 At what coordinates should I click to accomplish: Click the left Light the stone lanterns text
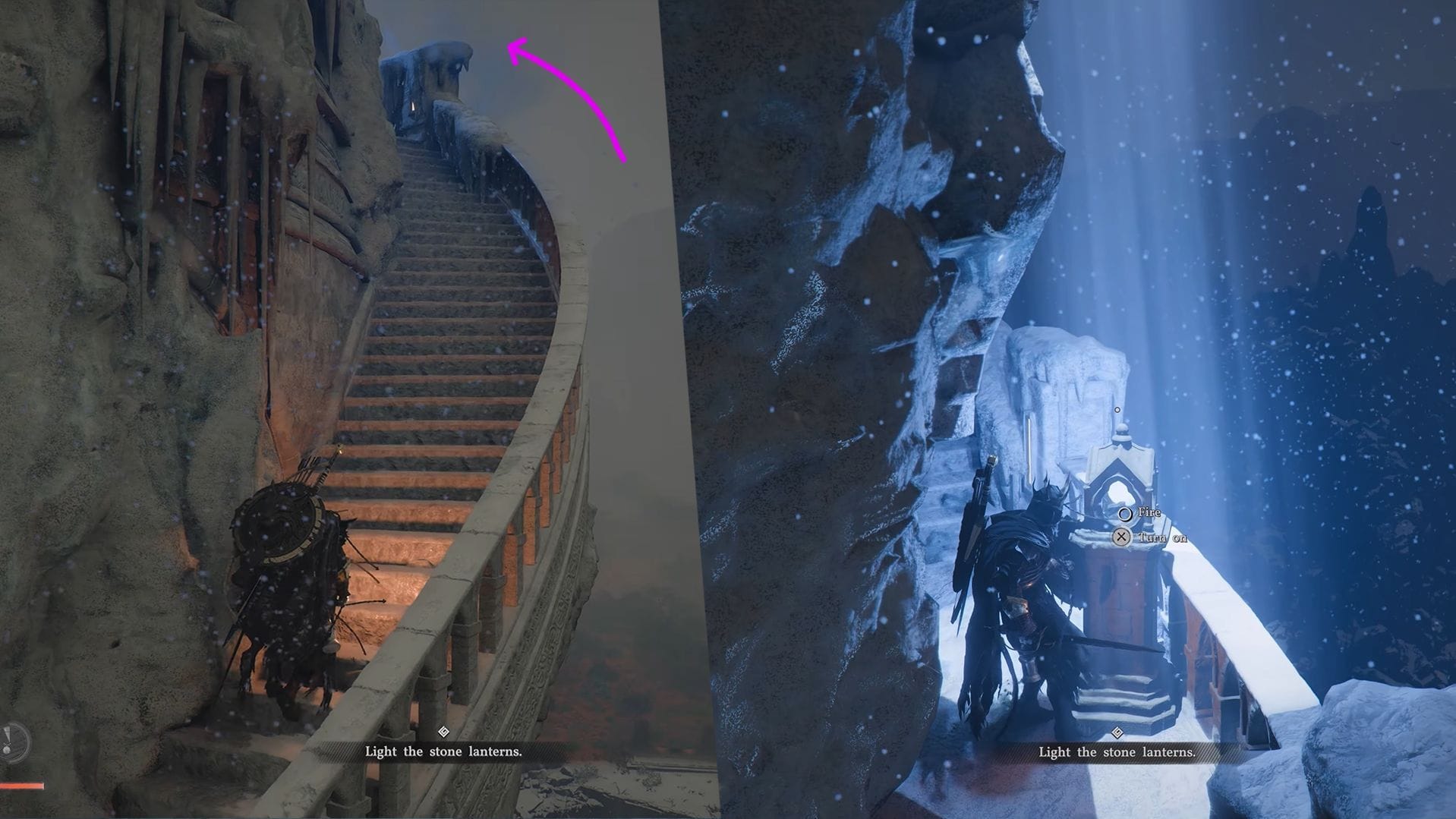(444, 751)
